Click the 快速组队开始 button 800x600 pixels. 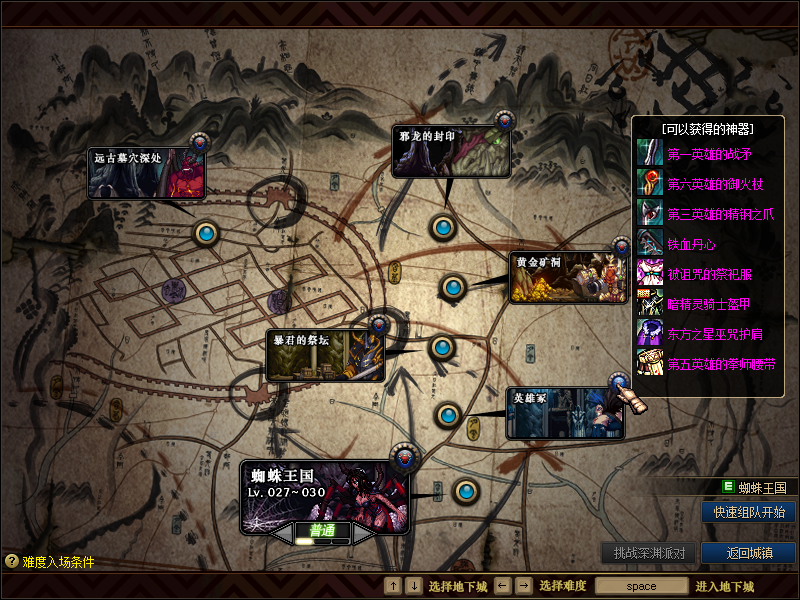click(749, 512)
